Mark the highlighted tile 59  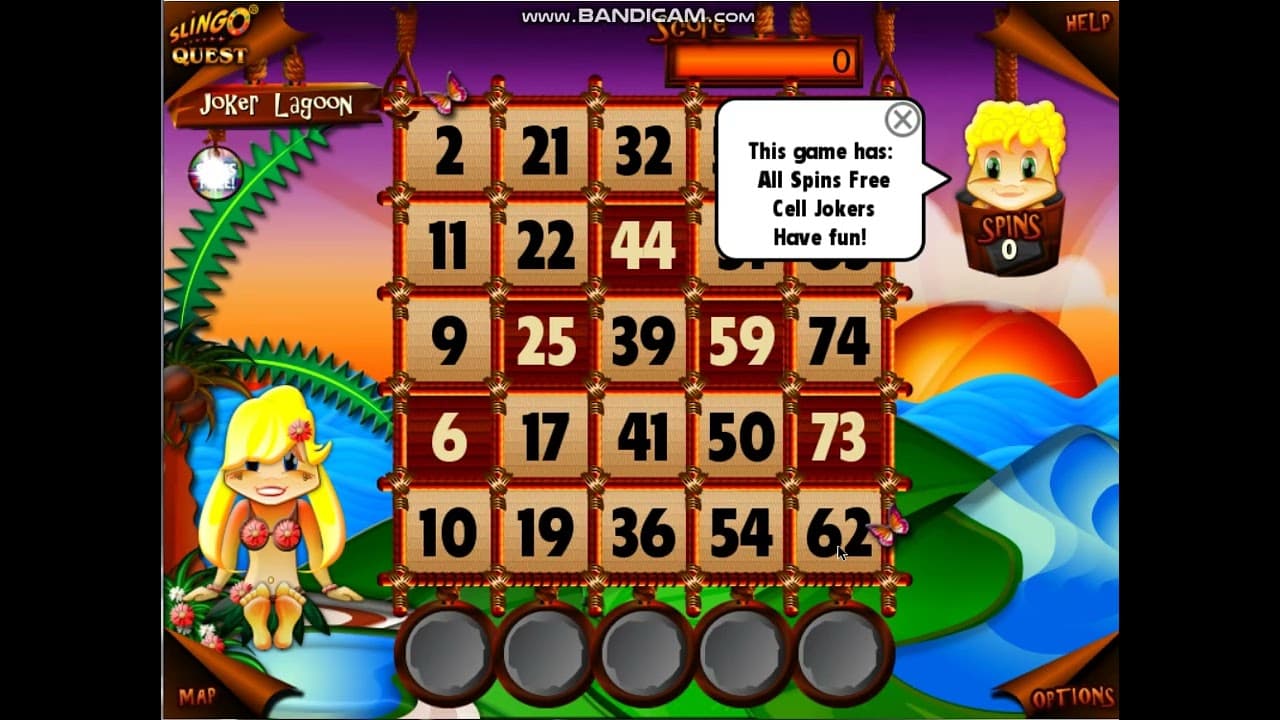click(x=740, y=342)
